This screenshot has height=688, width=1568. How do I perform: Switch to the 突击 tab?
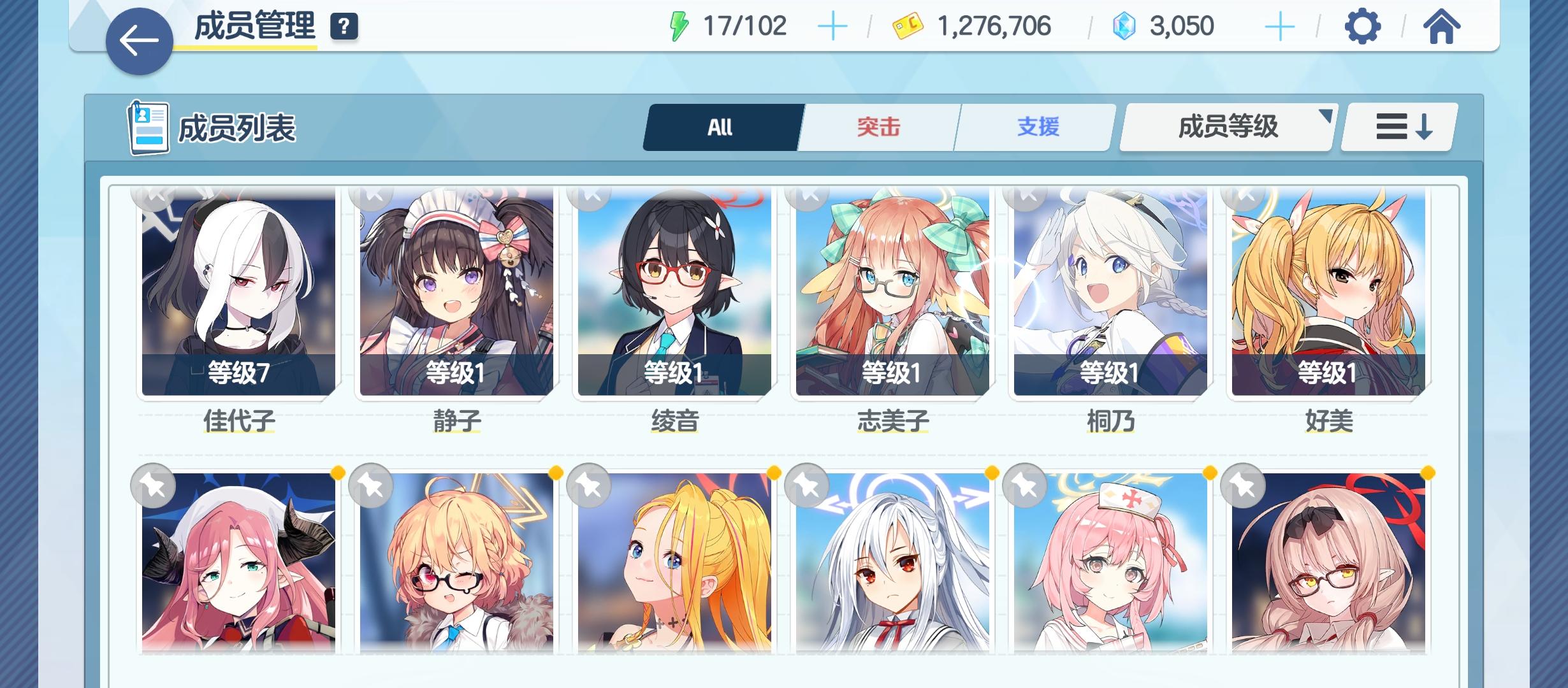tap(878, 127)
